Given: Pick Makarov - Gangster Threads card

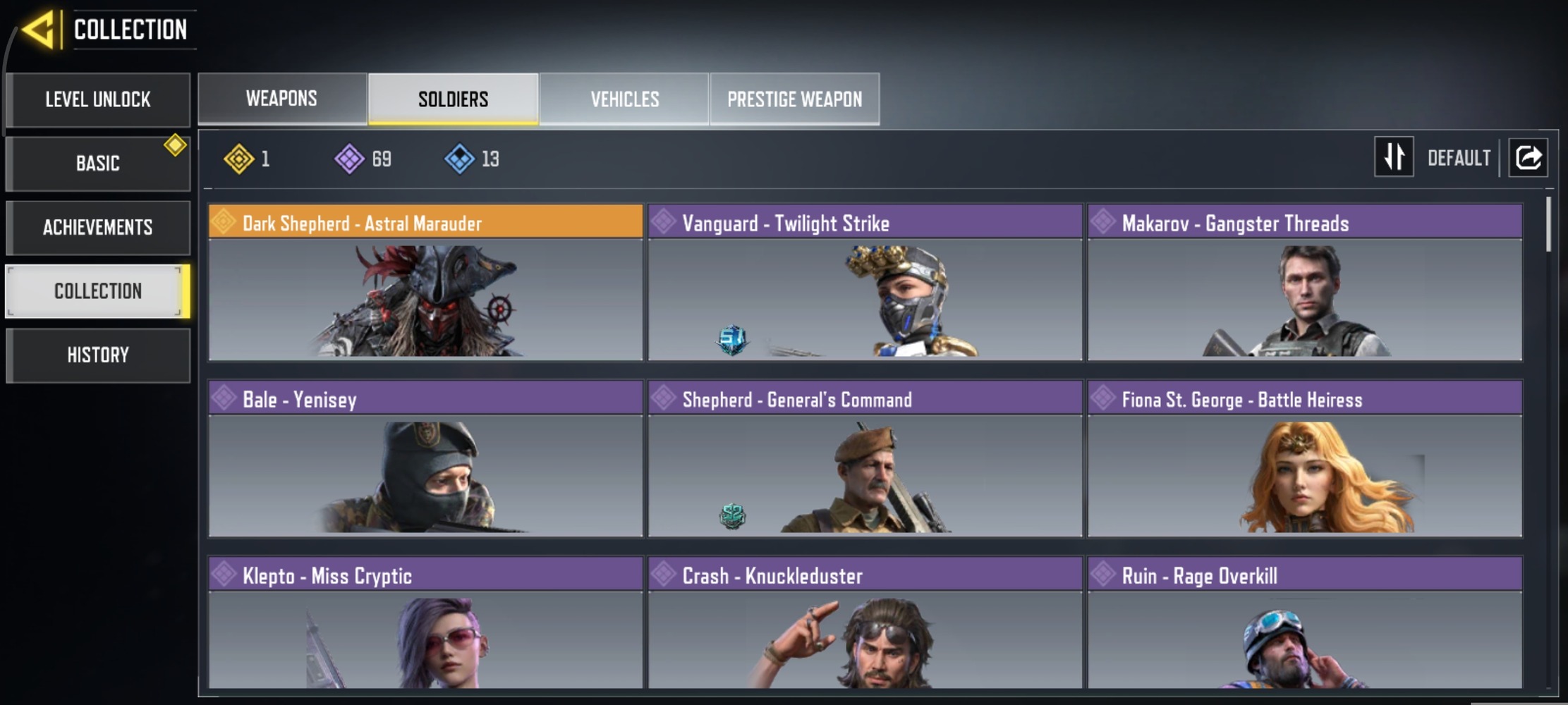Looking at the screenshot, I should point(1304,282).
